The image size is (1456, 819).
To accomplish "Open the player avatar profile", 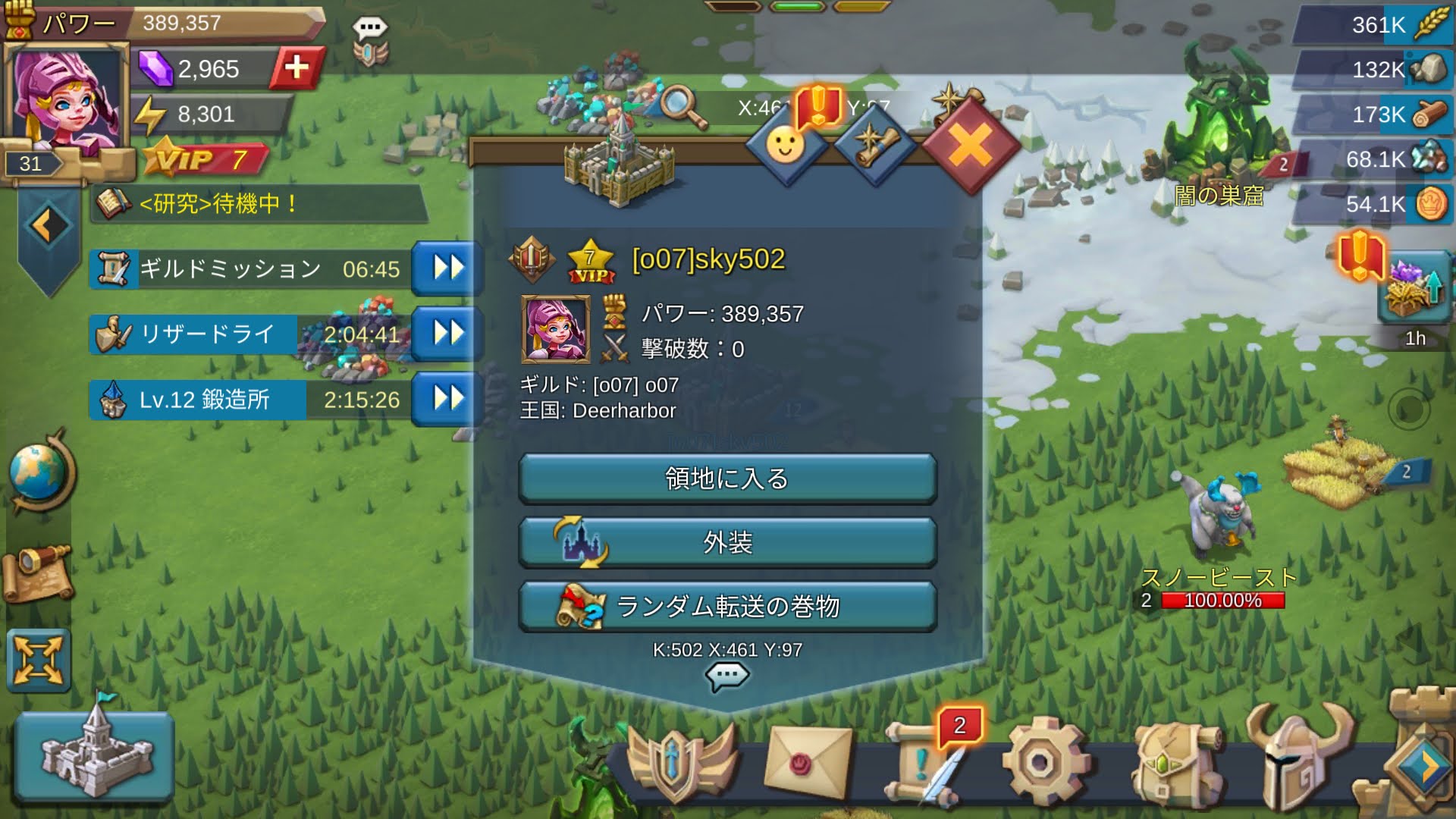I will click(x=65, y=99).
